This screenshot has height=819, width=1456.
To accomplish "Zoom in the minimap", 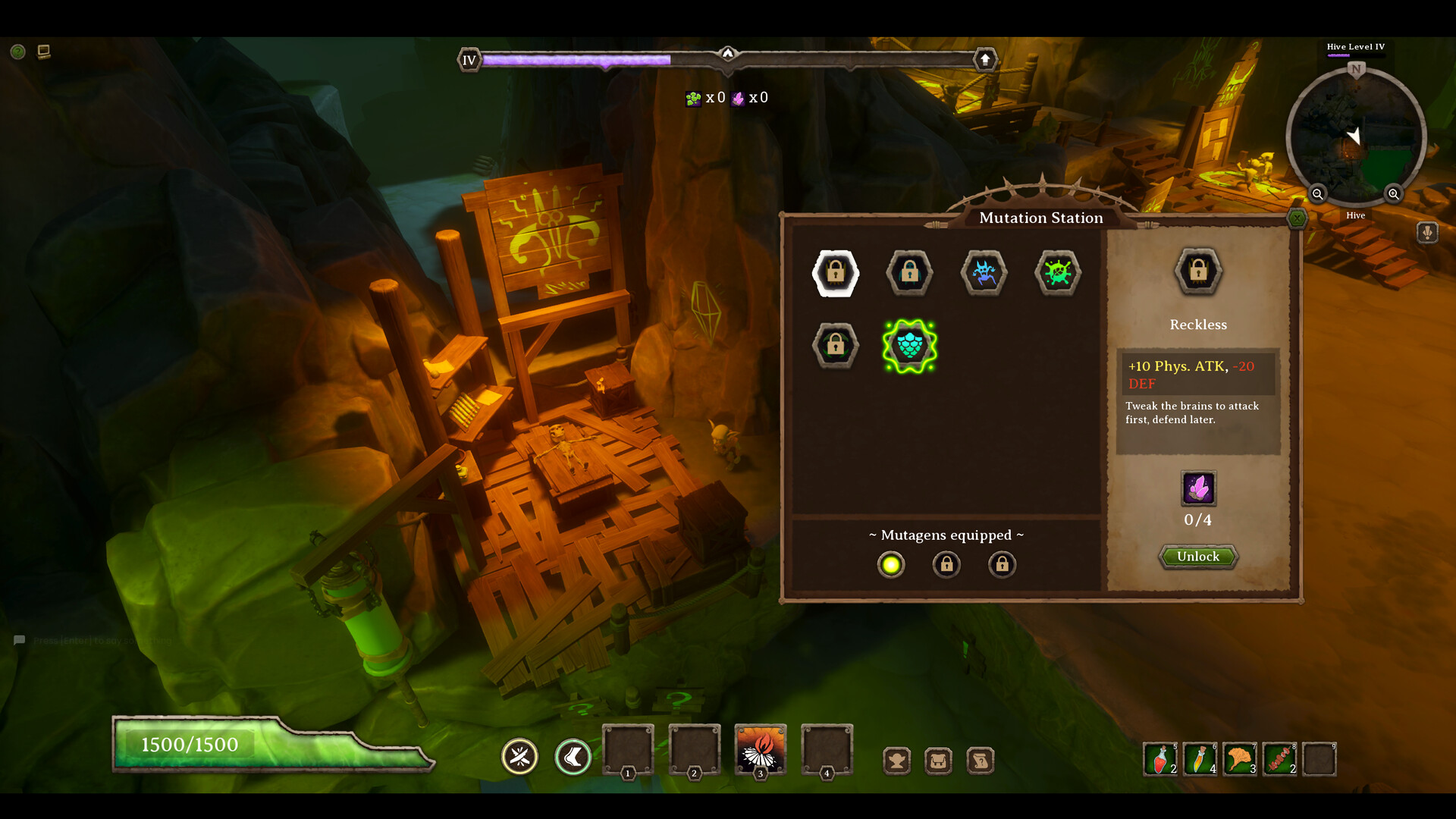I will (1394, 194).
